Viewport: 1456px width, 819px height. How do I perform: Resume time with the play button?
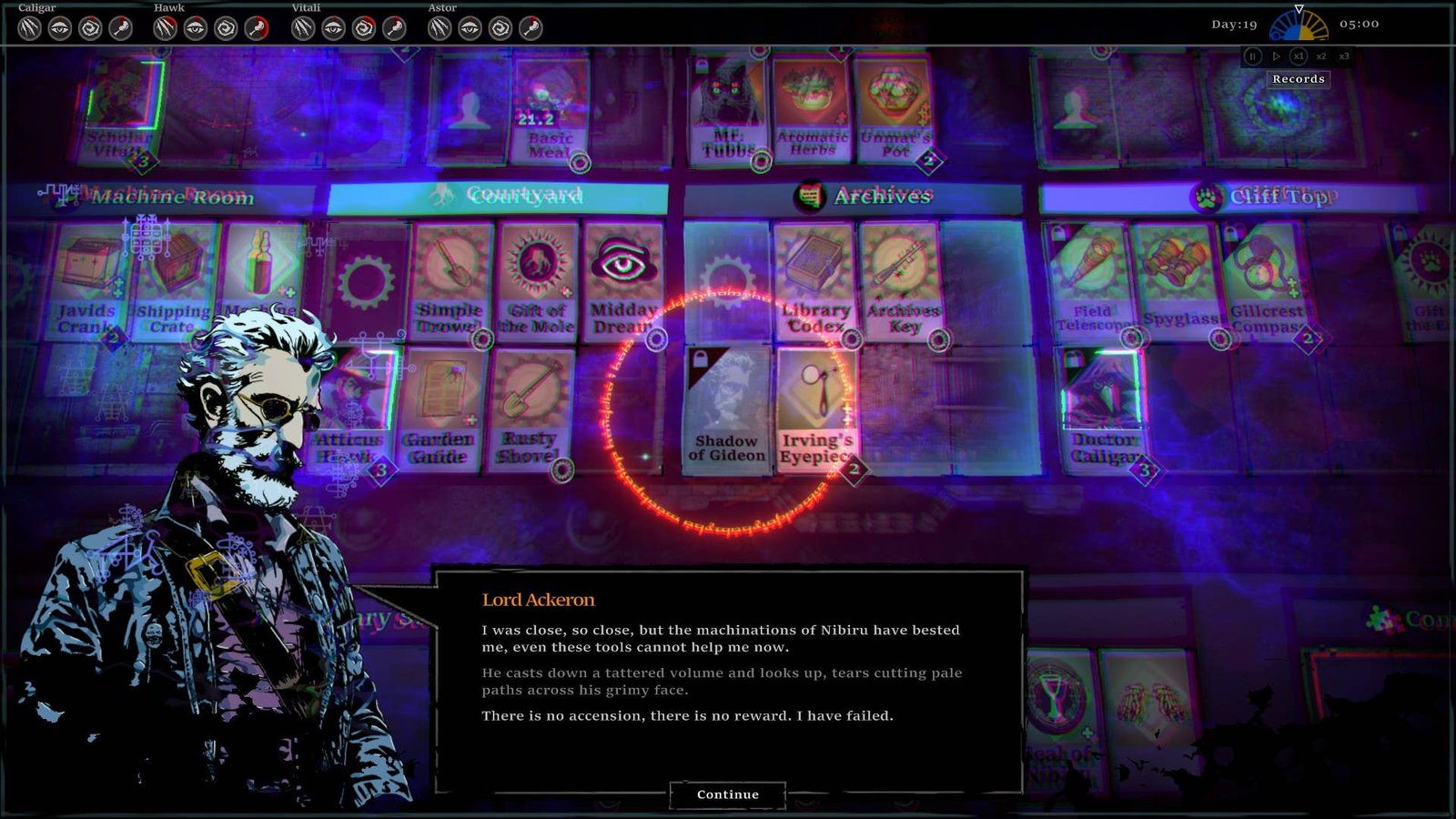(1276, 56)
